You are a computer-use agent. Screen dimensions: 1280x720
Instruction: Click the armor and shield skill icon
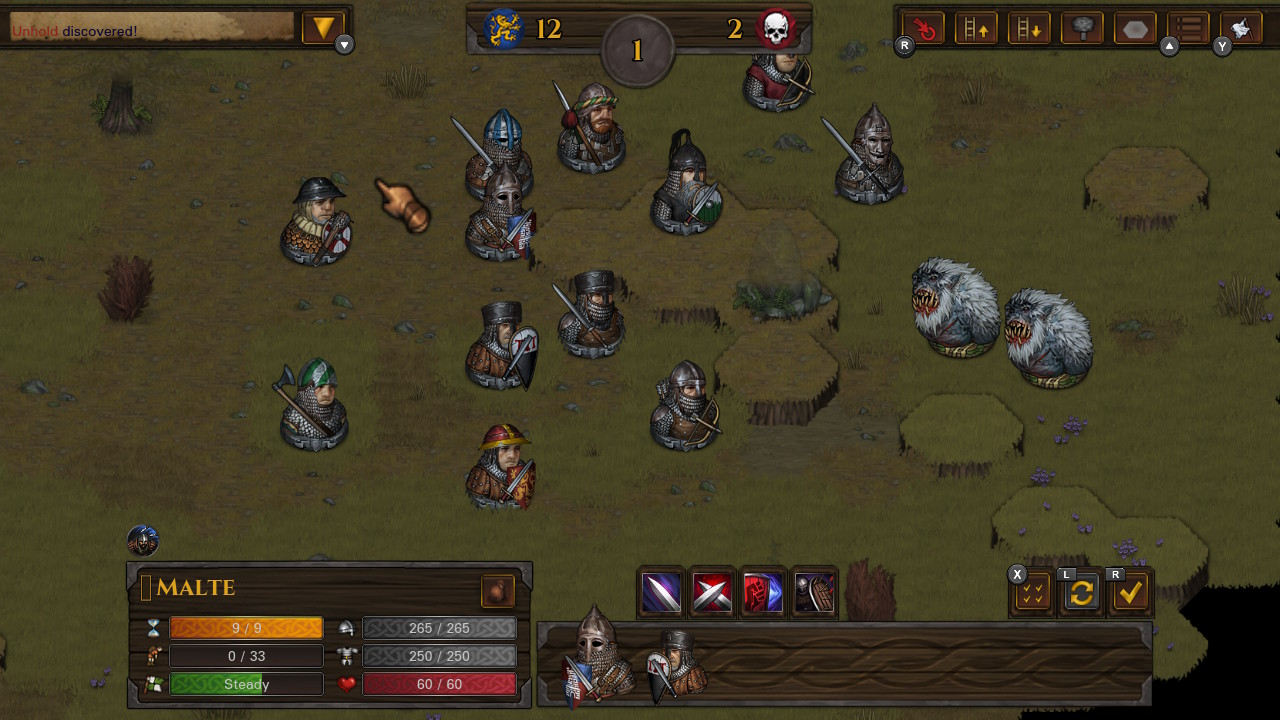click(815, 590)
